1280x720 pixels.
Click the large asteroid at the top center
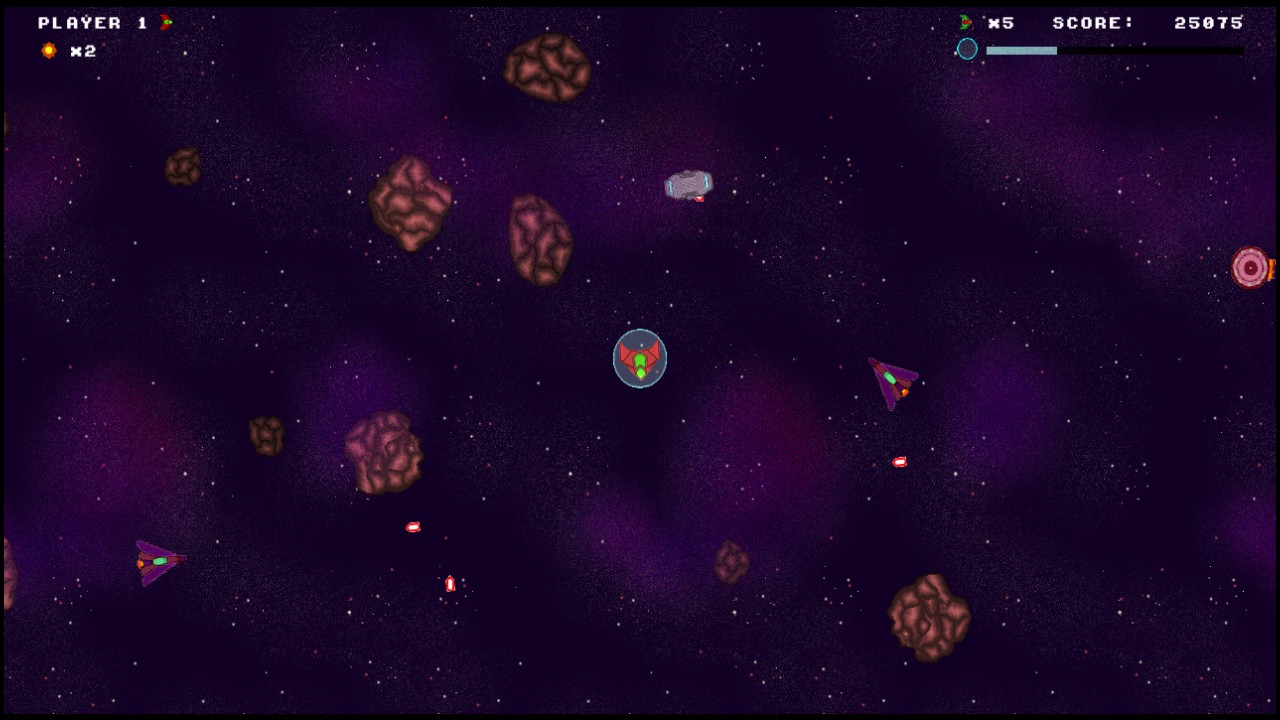tap(548, 65)
